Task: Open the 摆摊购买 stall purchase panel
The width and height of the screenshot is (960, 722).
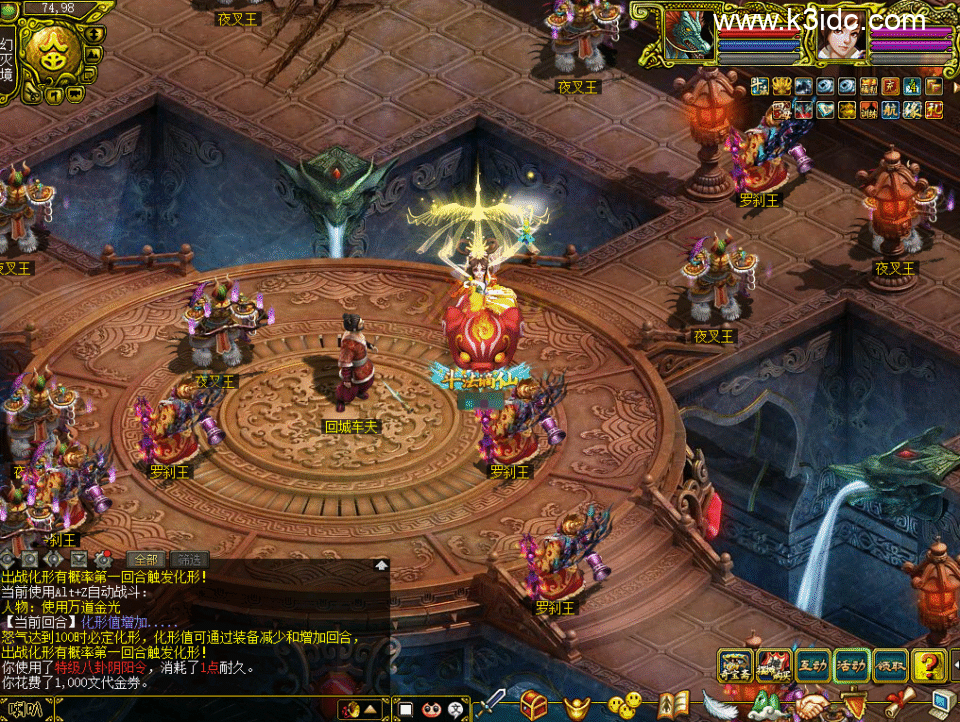Action: (774, 664)
